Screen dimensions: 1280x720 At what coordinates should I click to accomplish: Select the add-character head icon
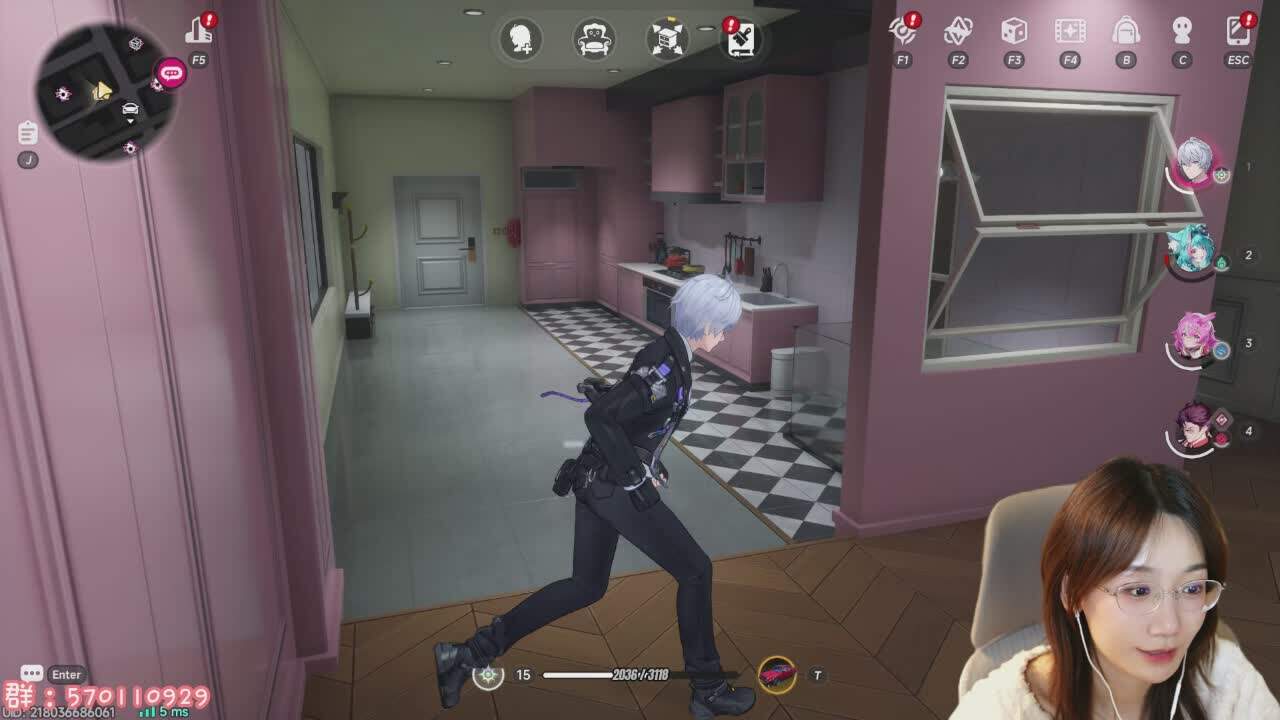click(x=520, y=40)
